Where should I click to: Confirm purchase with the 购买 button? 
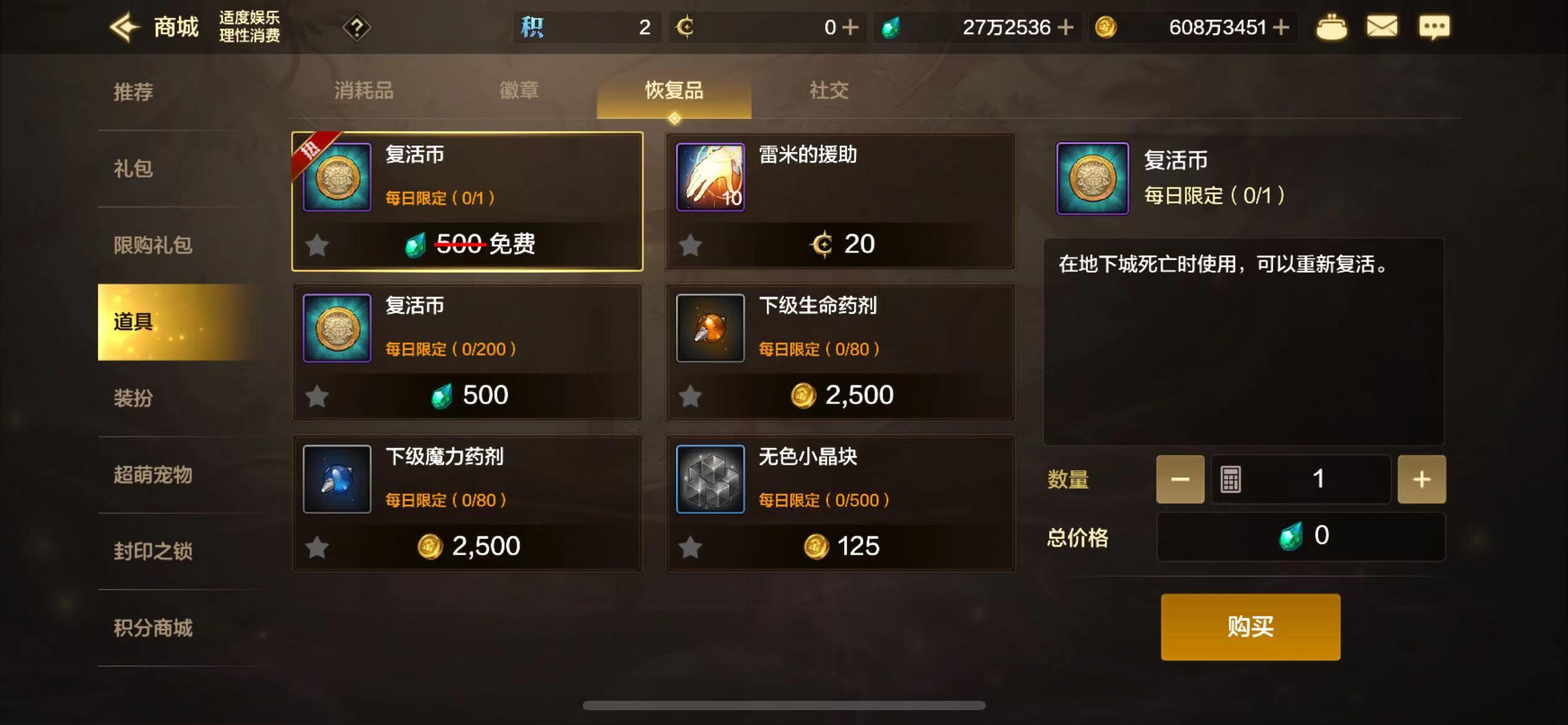coord(1250,626)
